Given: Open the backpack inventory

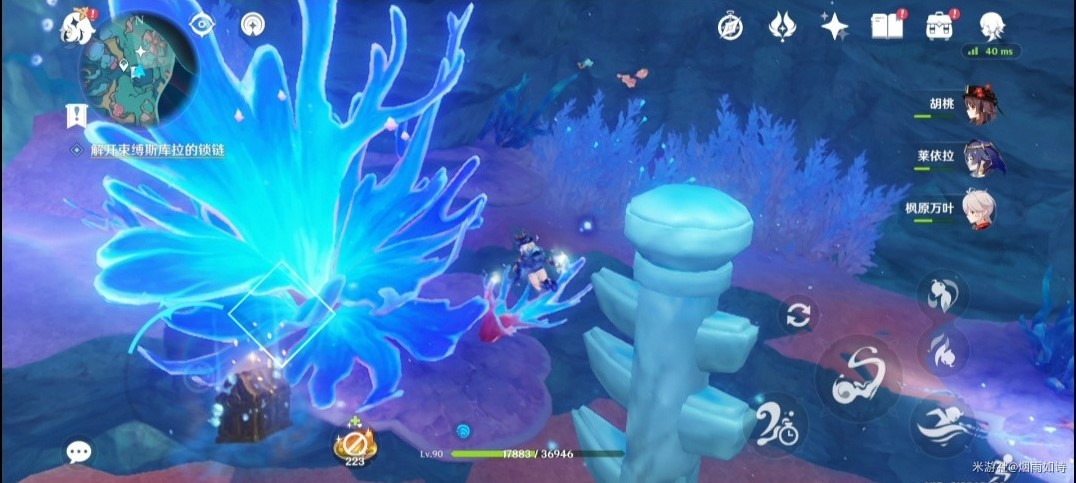Looking at the screenshot, I should point(939,27).
